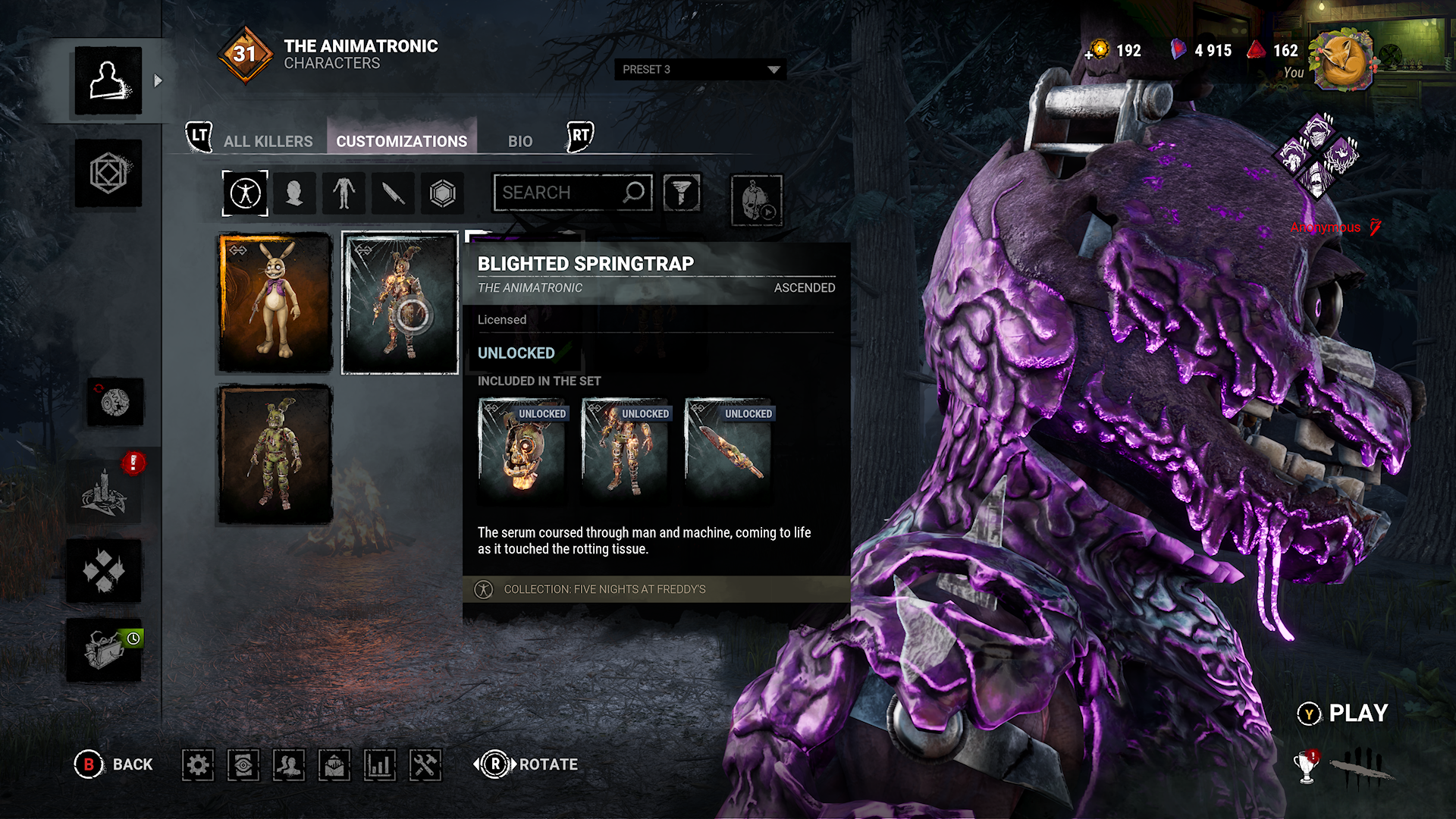Show the full outfits category

pyautogui.click(x=245, y=193)
